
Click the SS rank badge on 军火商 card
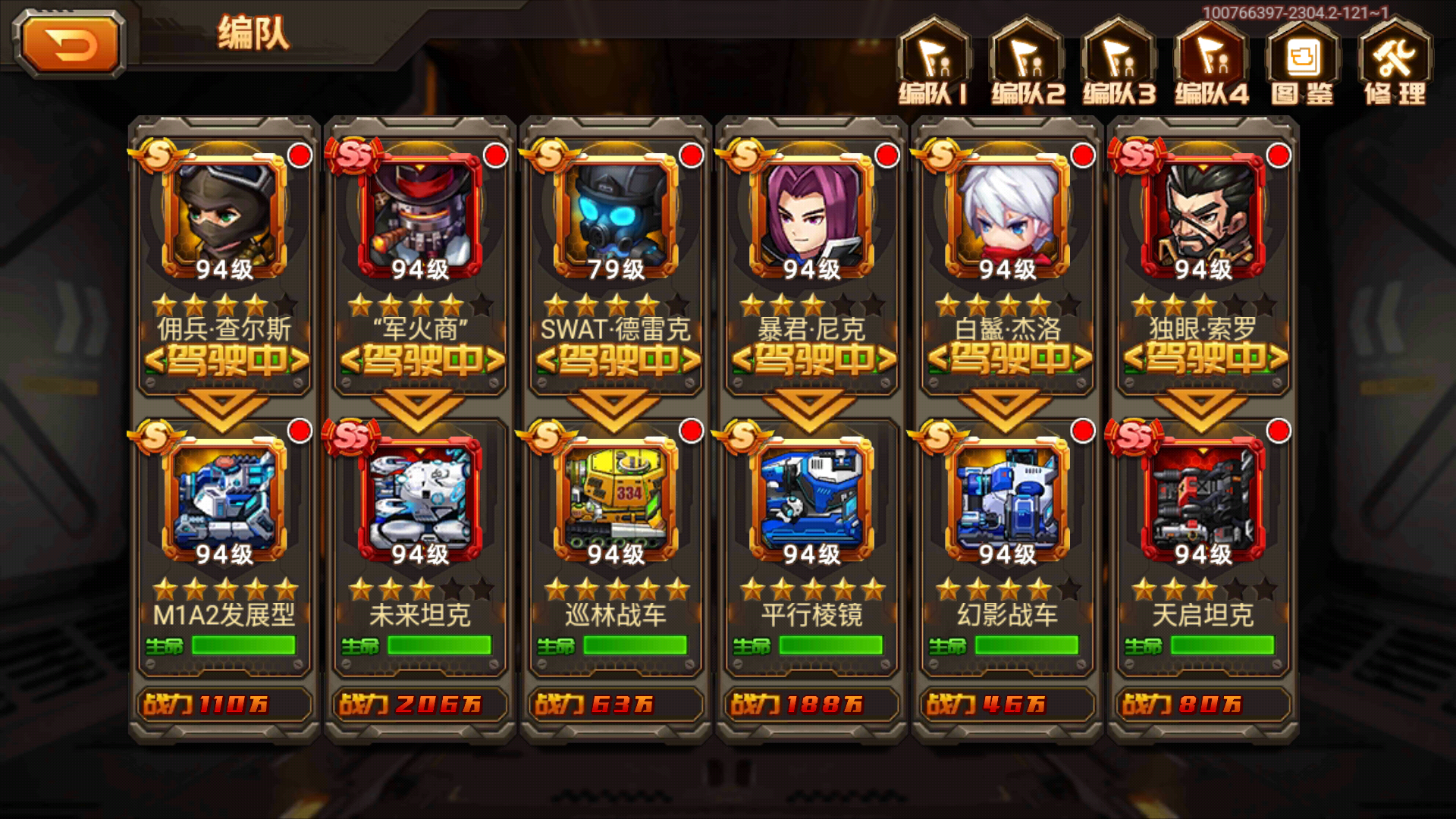click(x=353, y=157)
